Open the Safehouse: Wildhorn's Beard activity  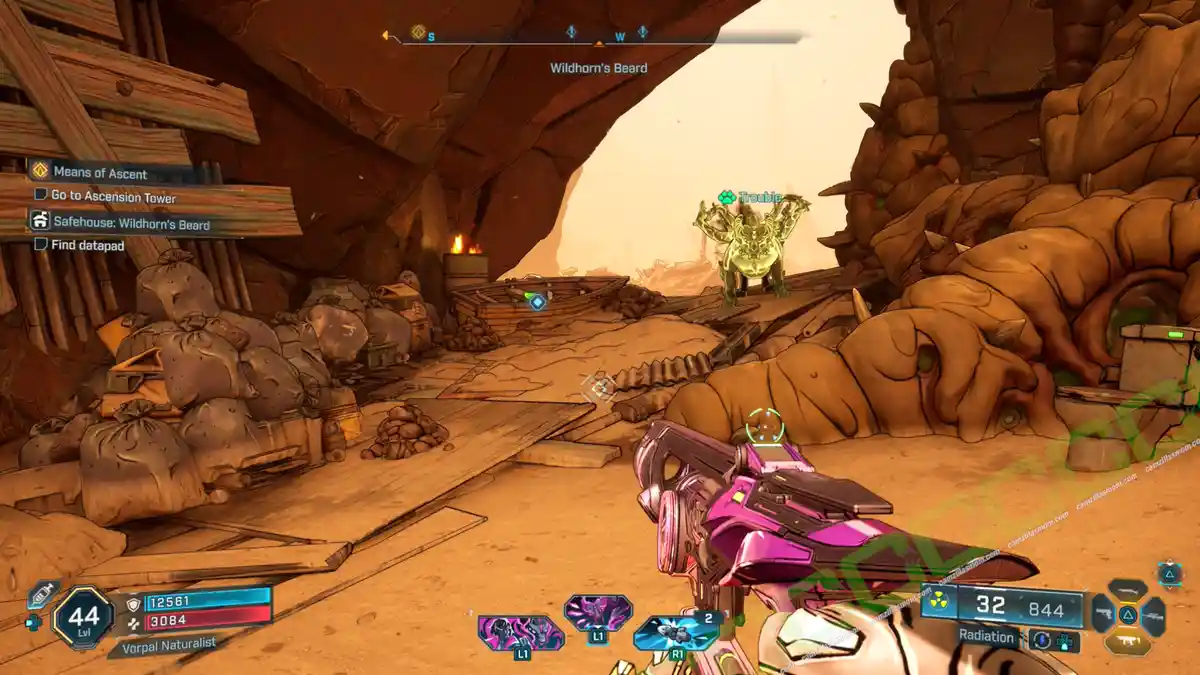pyautogui.click(x=131, y=224)
